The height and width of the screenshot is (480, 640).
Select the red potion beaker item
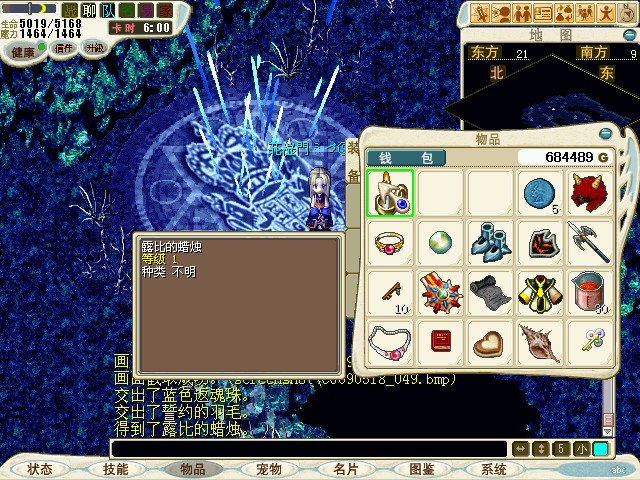point(590,292)
